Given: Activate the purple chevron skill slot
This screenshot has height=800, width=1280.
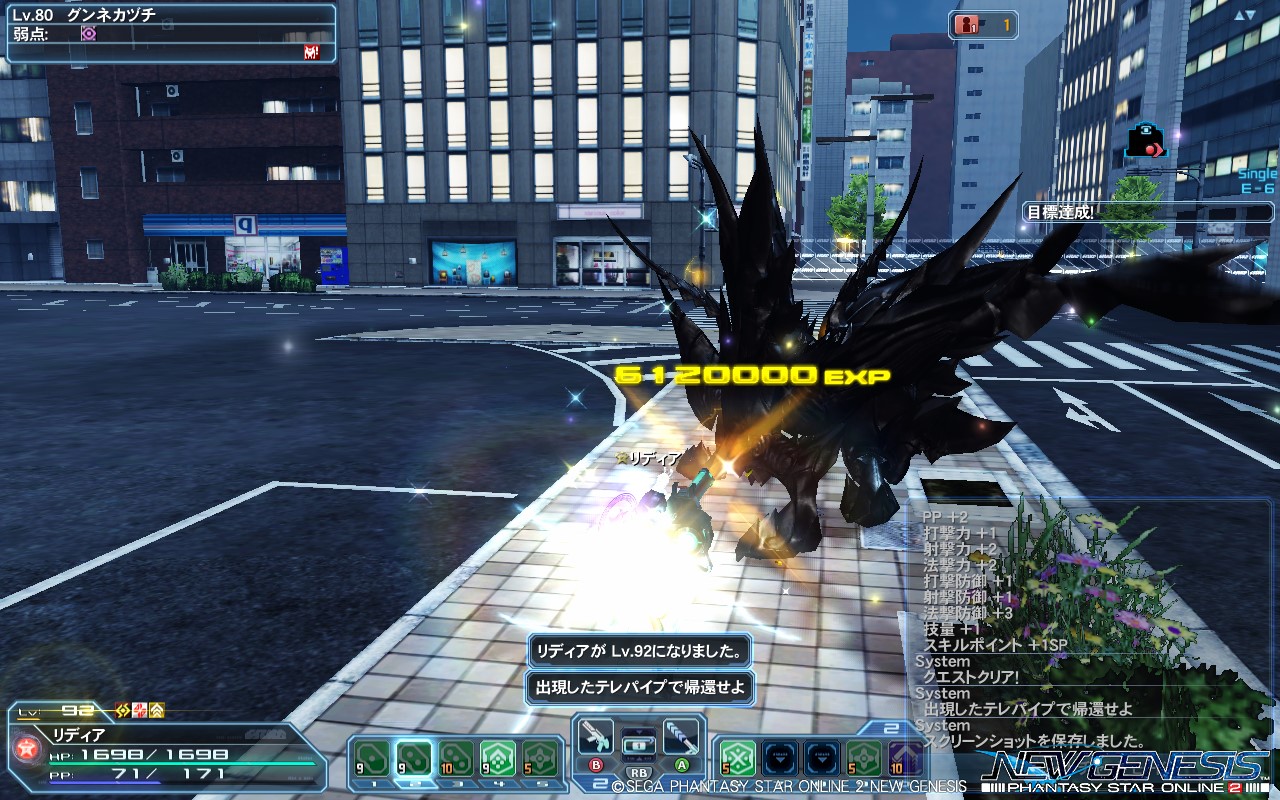Looking at the screenshot, I should point(906,759).
